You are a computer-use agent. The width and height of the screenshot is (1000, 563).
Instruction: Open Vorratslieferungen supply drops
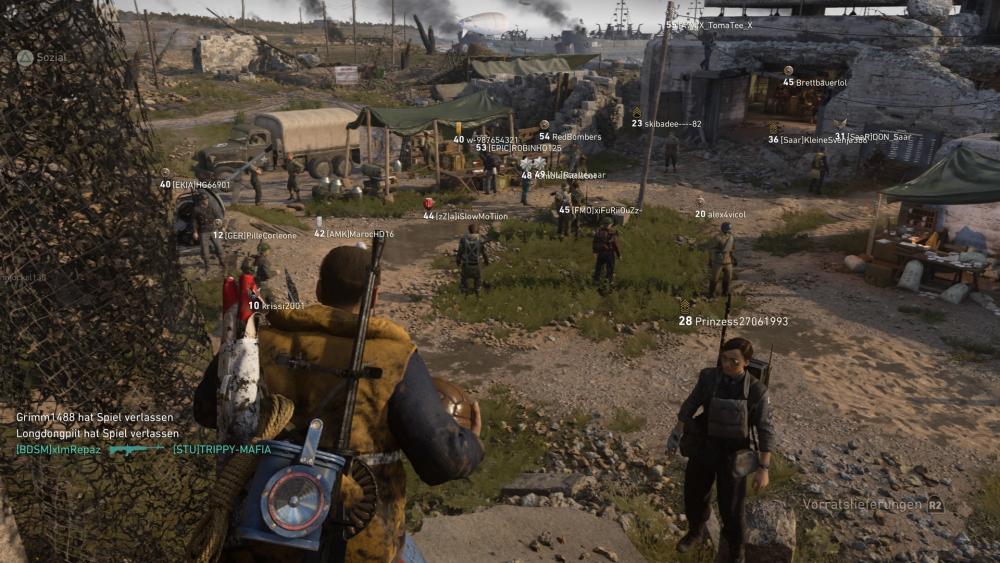pyautogui.click(x=873, y=505)
